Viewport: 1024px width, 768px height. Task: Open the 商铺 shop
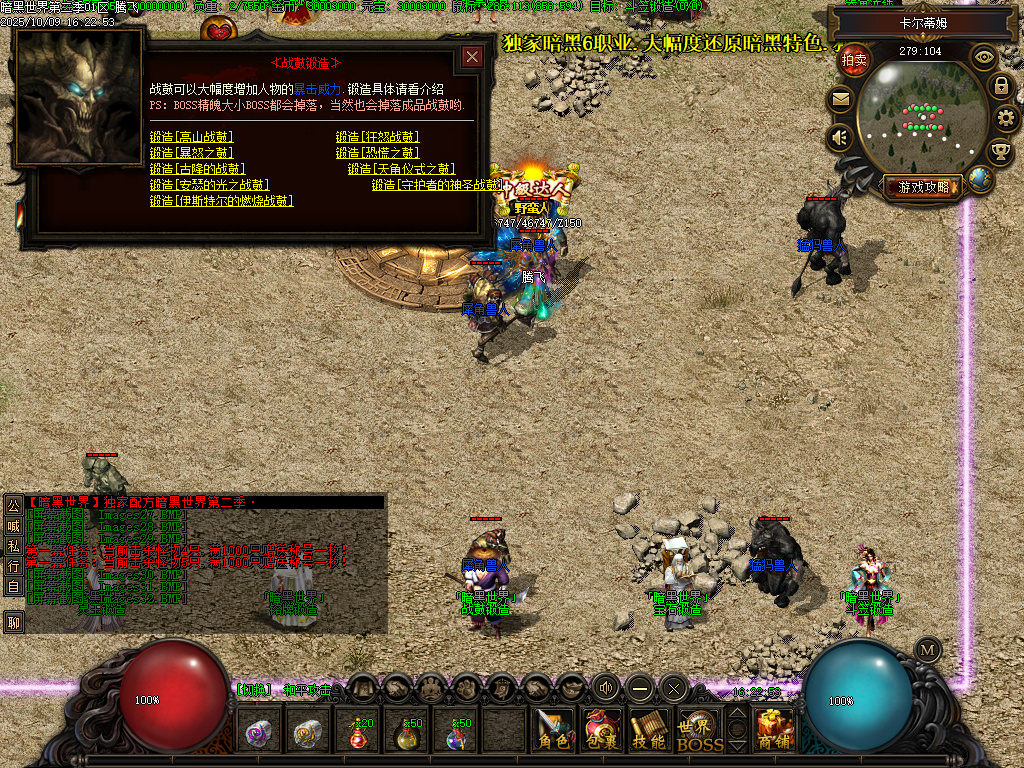[775, 732]
